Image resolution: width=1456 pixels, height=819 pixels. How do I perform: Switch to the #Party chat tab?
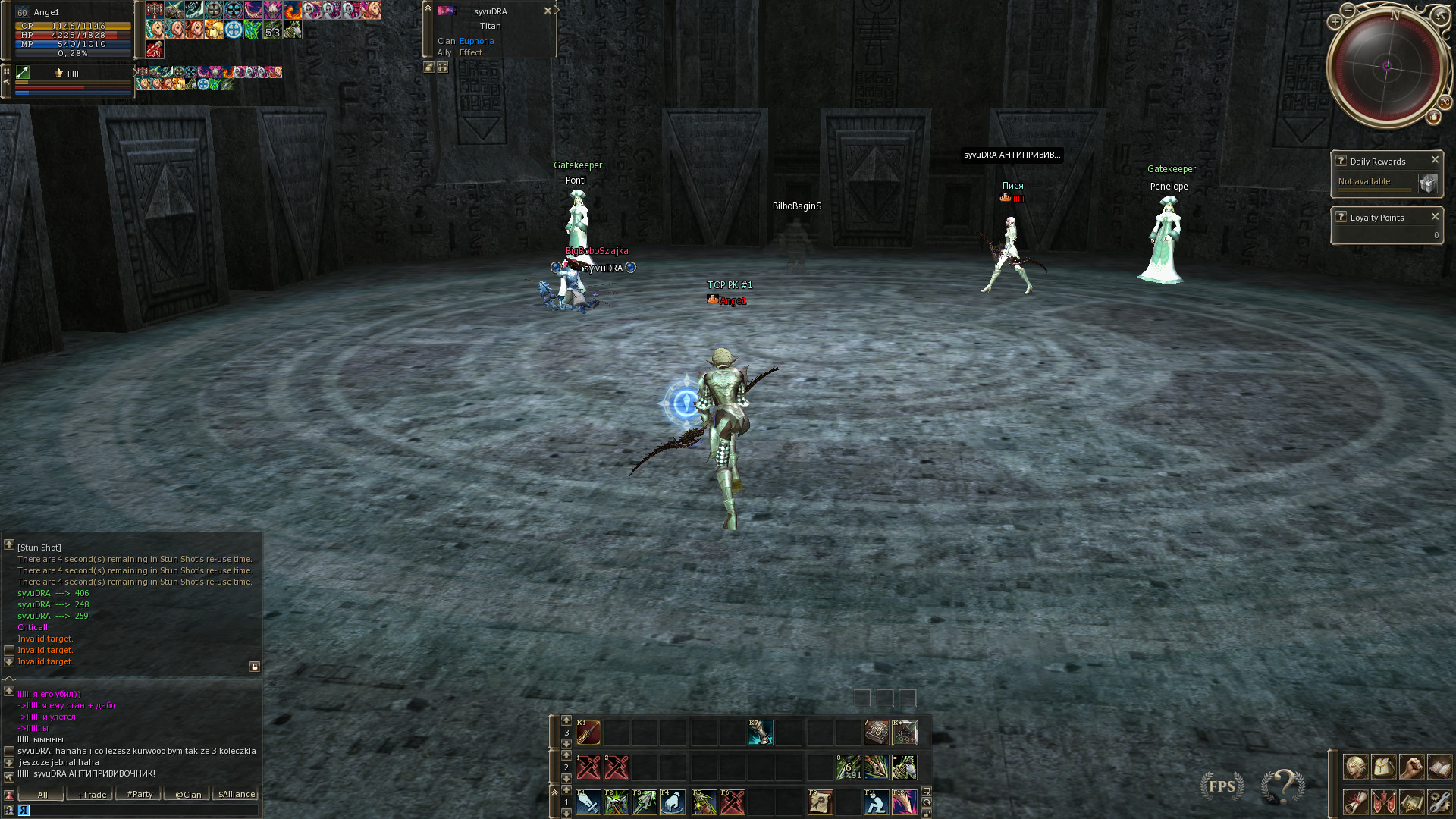tap(140, 795)
